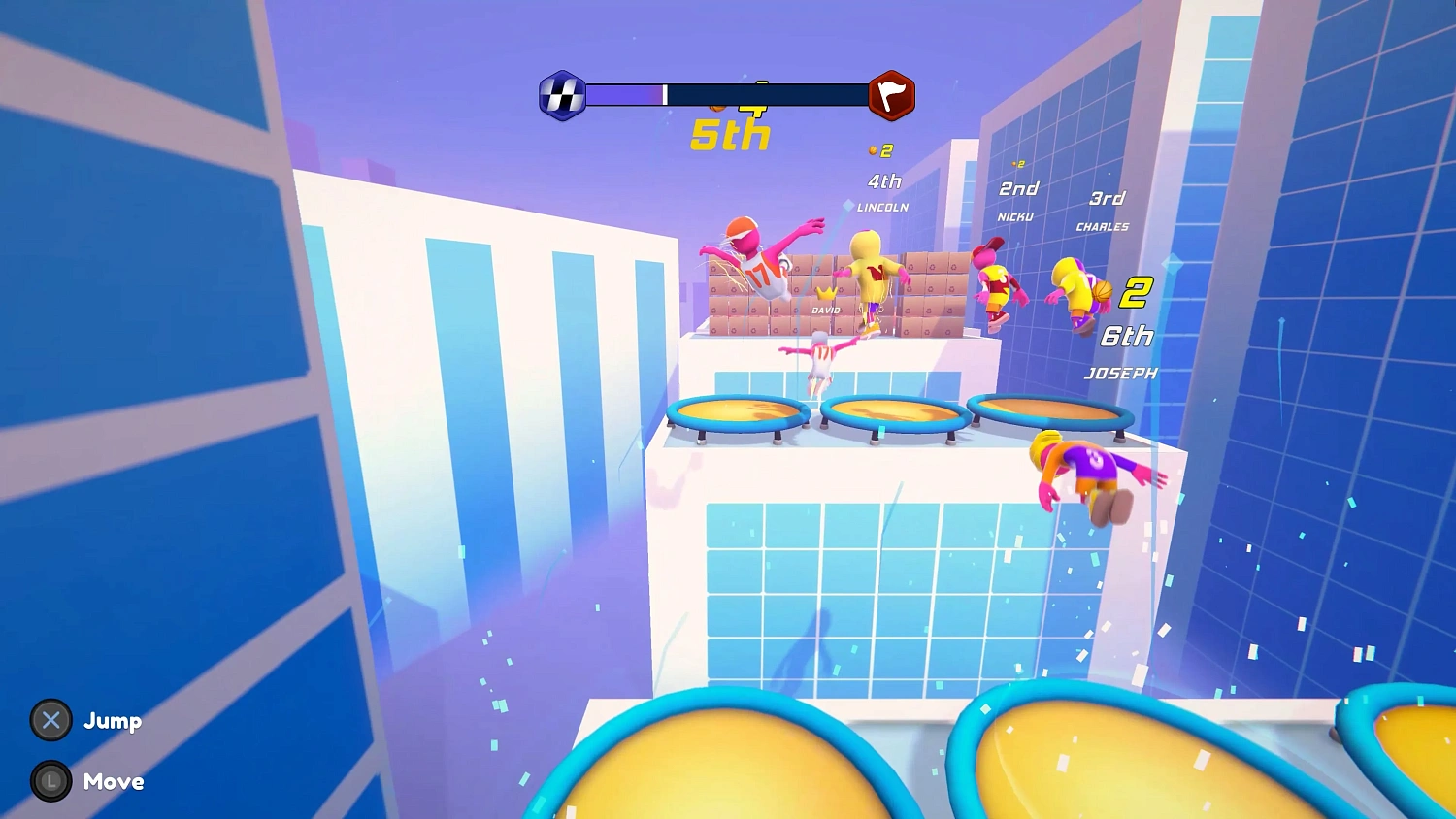
Task: Select the 3rd place label for Charles
Action: click(x=1108, y=198)
